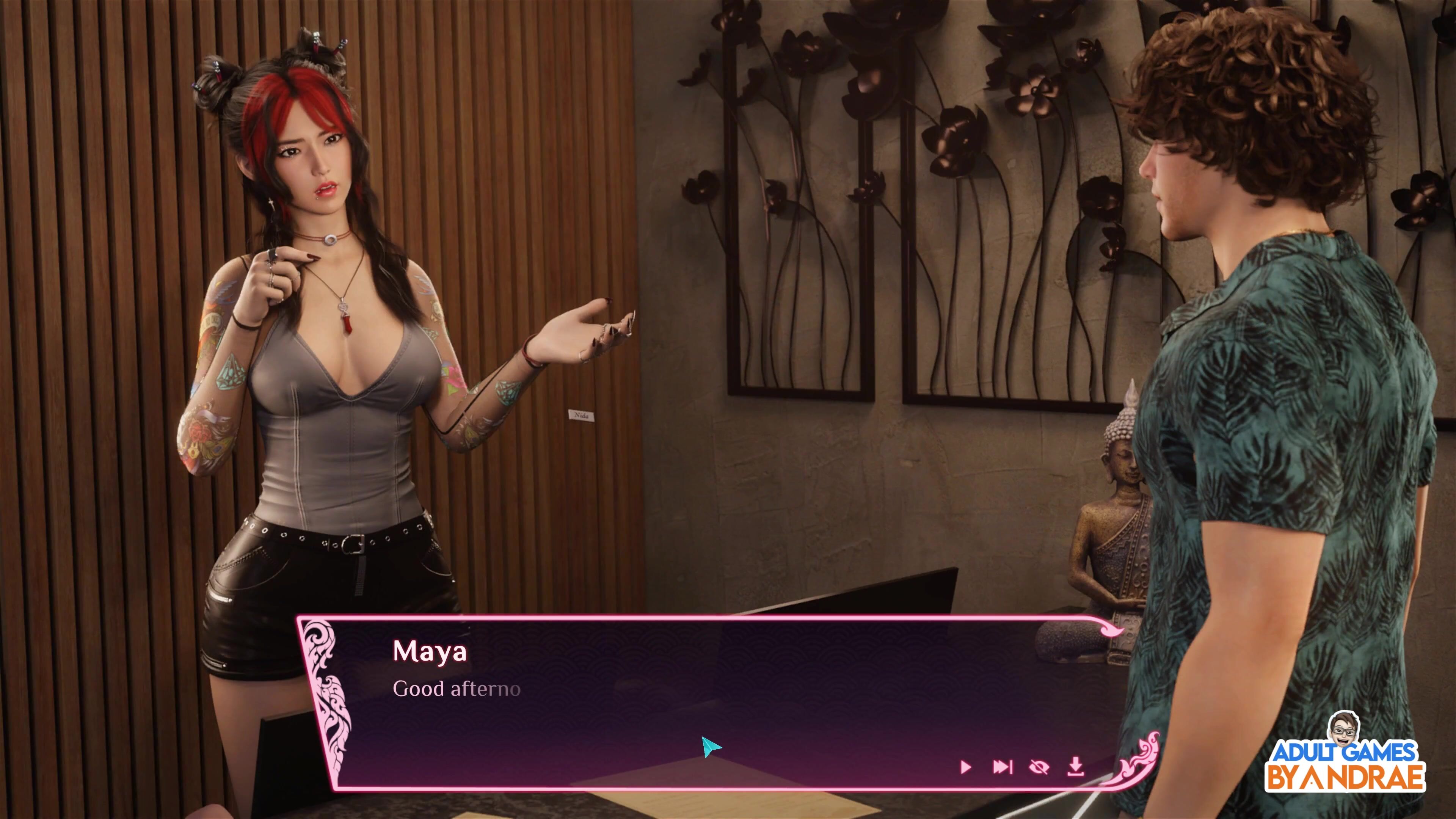Save the game with the download arrow icon
This screenshot has width=1456, height=819.
1076,766
